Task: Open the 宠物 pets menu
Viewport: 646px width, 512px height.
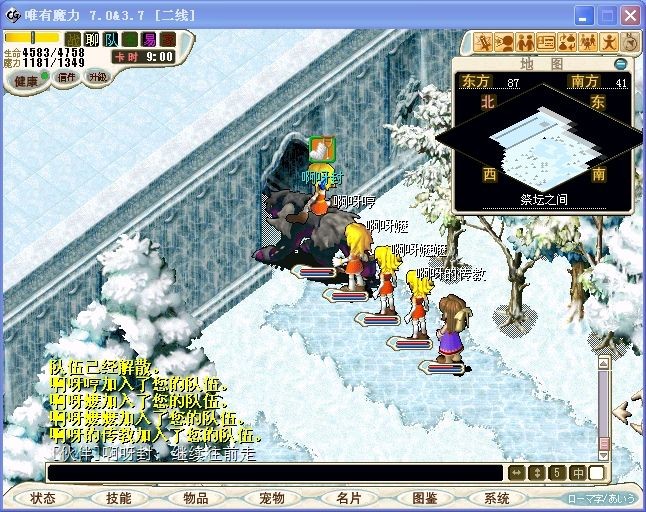Action: point(271,498)
